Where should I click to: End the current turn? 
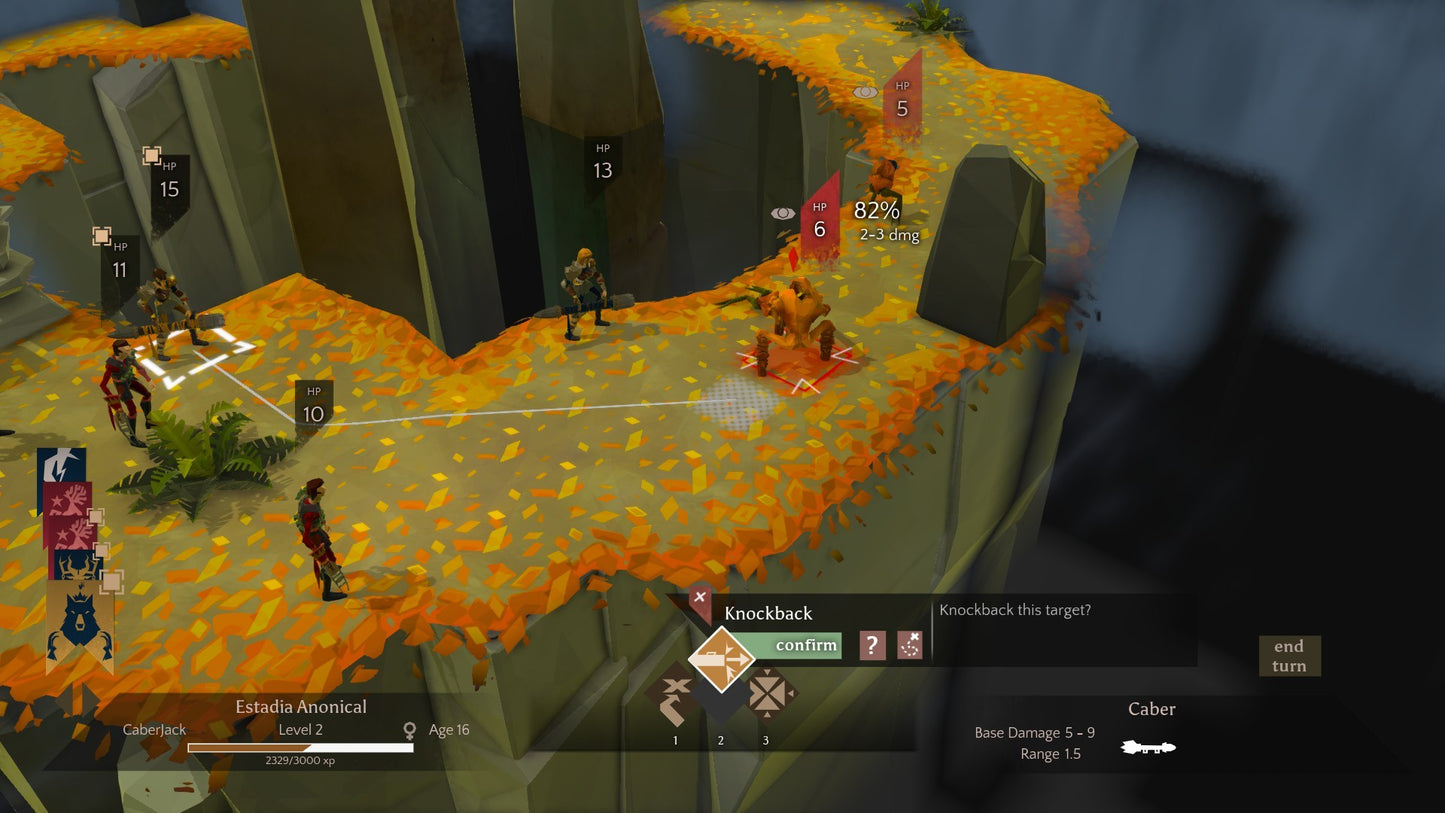[x=1289, y=656]
